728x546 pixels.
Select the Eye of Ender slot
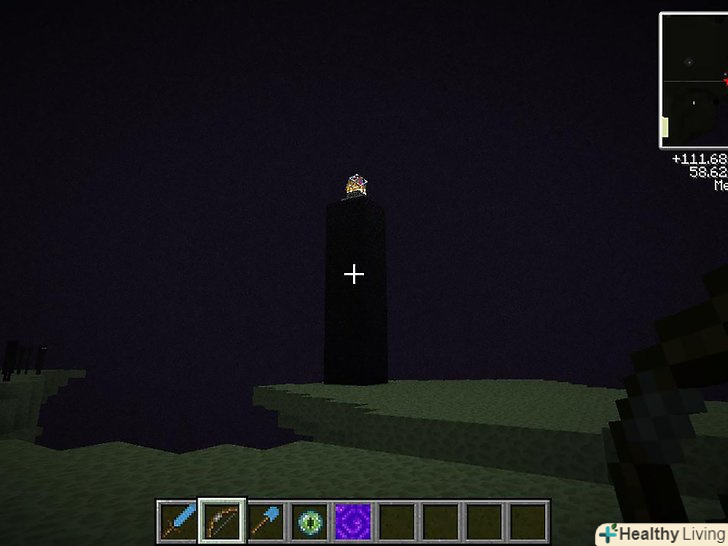click(309, 521)
